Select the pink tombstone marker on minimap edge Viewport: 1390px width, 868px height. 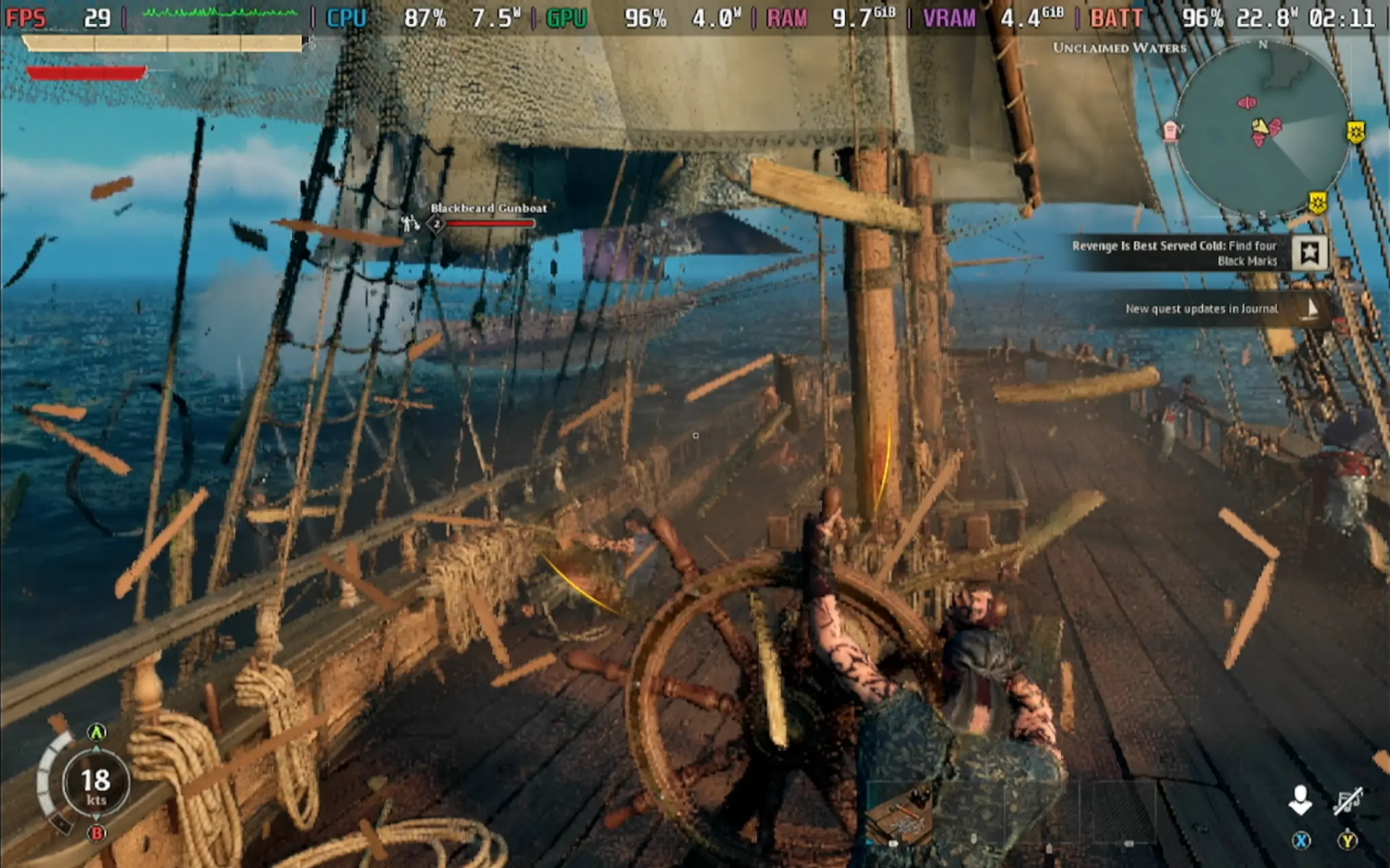[x=1170, y=130]
